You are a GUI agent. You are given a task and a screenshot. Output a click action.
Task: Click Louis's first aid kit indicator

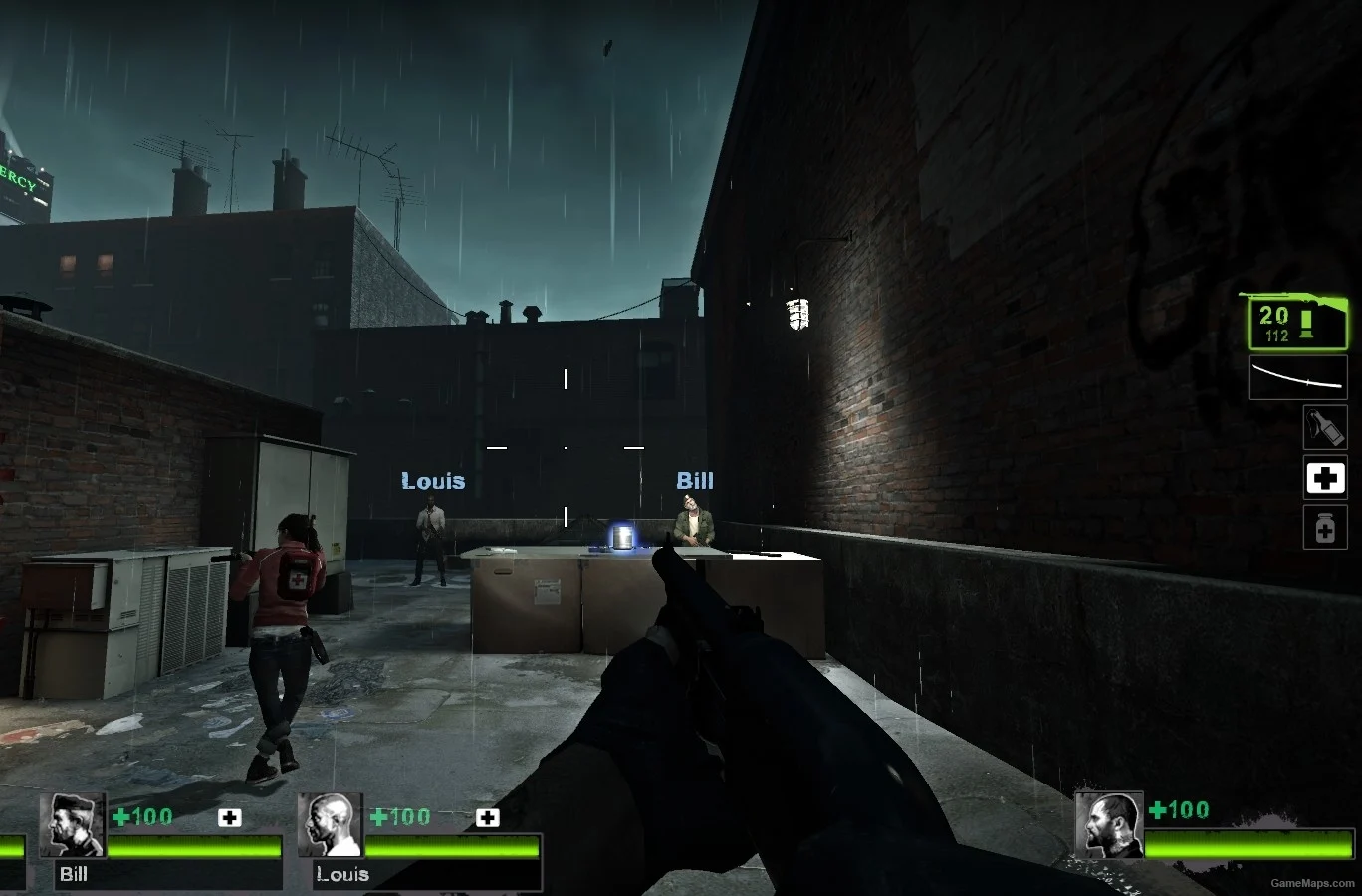(487, 817)
